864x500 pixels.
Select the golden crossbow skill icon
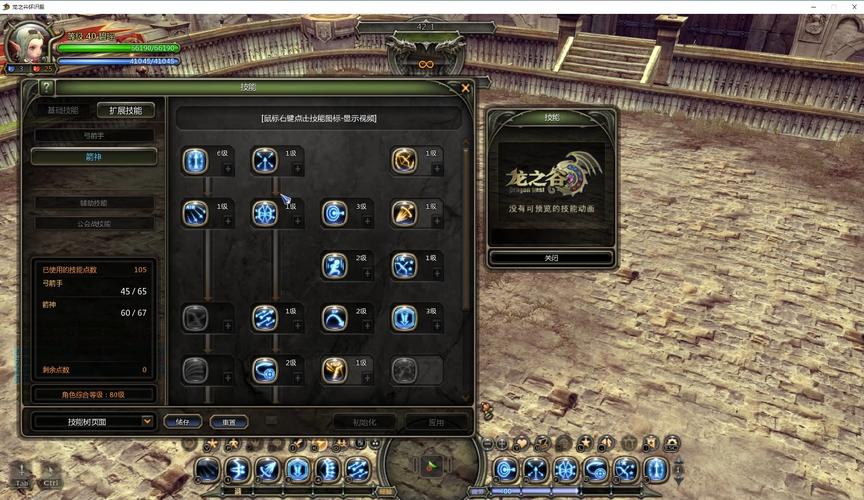click(404, 213)
